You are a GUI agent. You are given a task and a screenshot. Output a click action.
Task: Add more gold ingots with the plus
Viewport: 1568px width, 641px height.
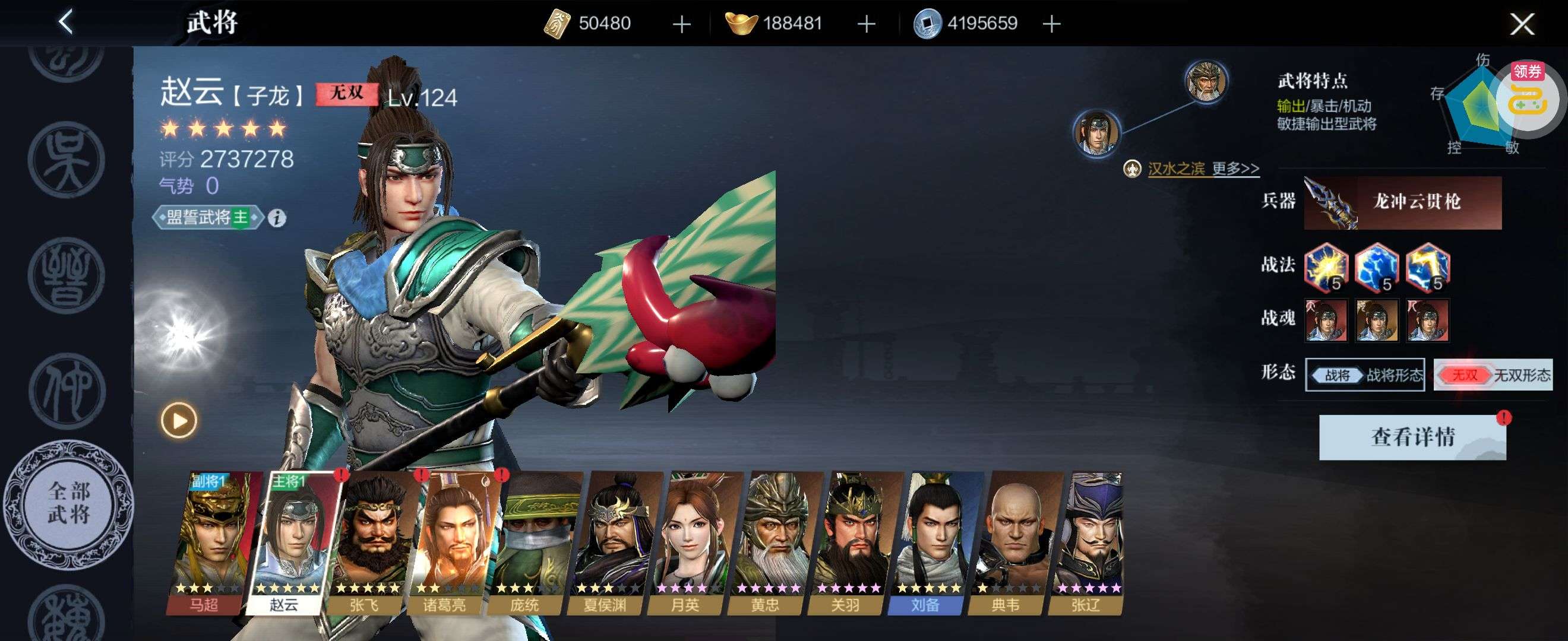pos(865,24)
